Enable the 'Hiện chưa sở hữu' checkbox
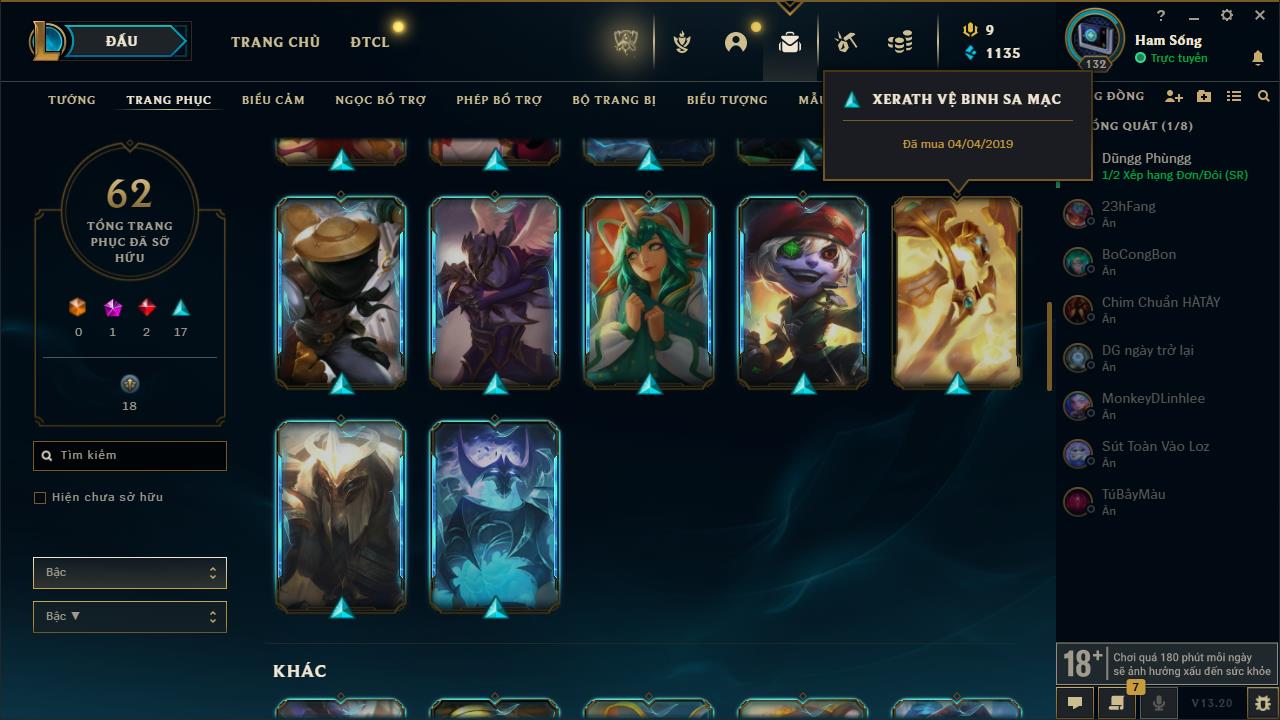The image size is (1280, 720). [40, 497]
